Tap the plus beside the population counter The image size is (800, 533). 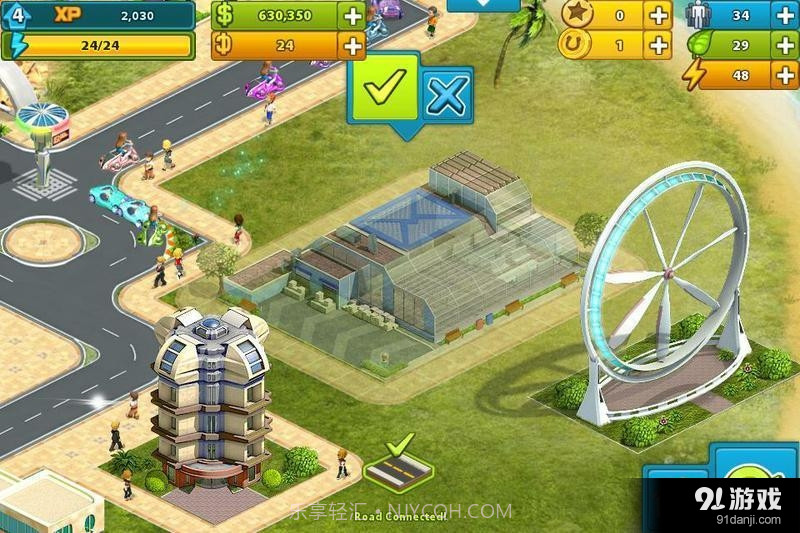(783, 15)
